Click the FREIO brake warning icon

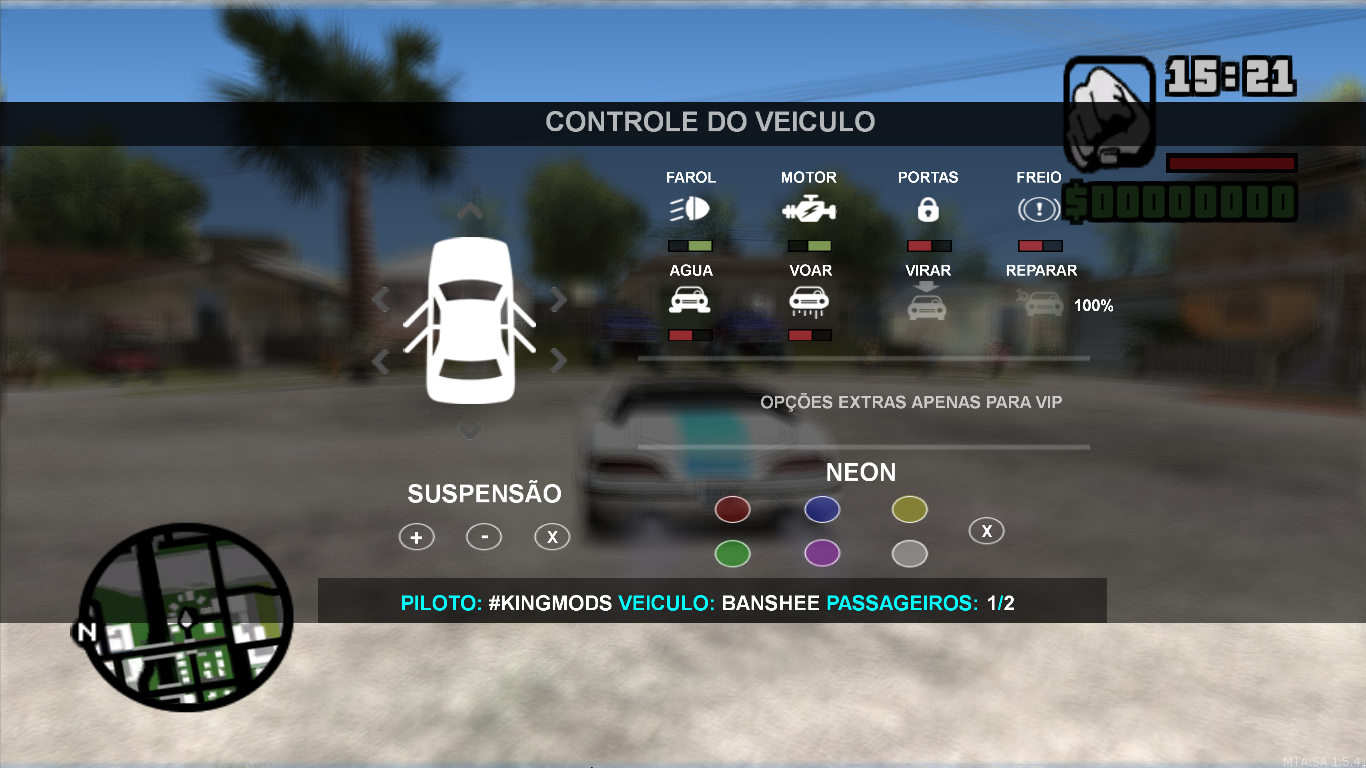1038,208
